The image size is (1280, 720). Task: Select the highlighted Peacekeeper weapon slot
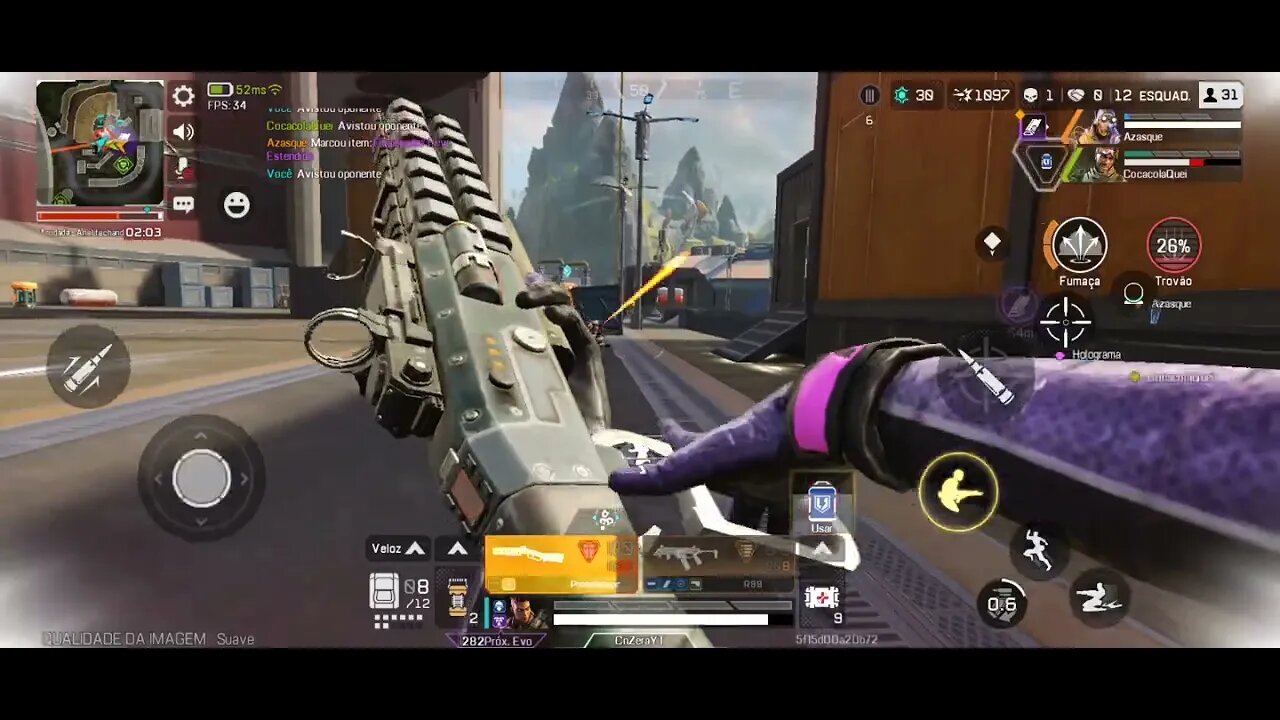pyautogui.click(x=560, y=561)
